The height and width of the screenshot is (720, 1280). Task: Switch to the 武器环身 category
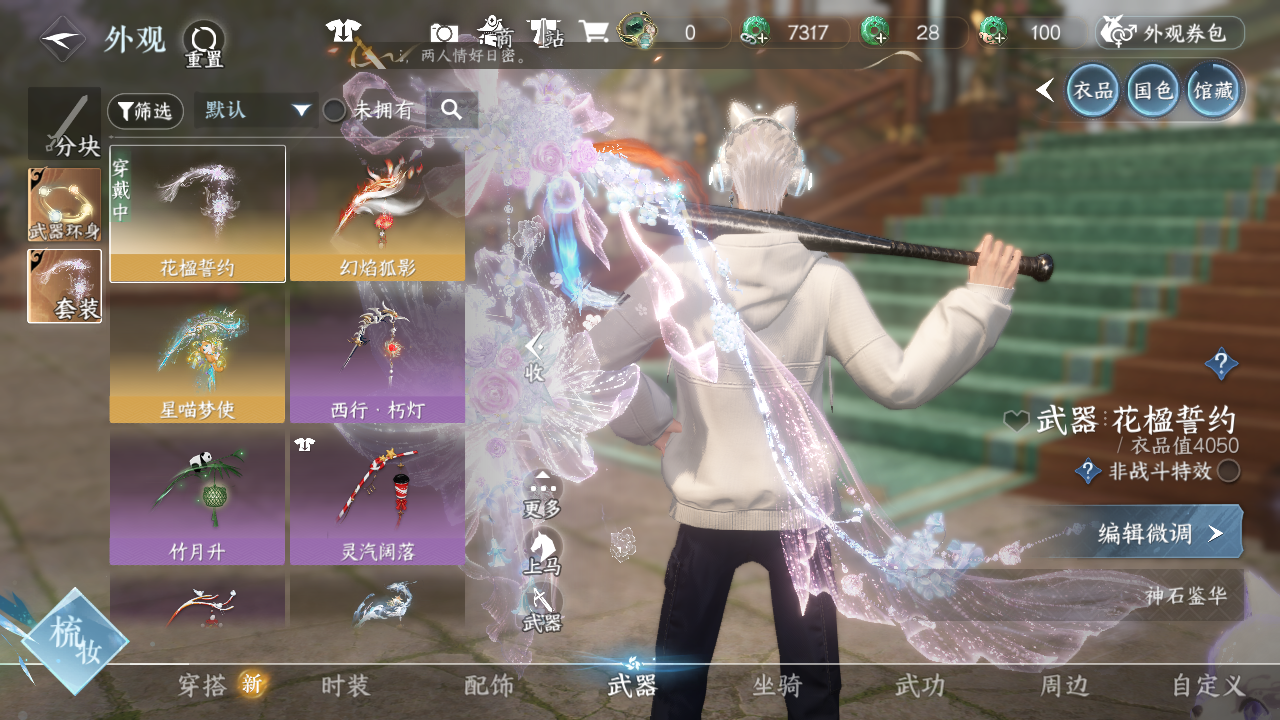coord(64,204)
